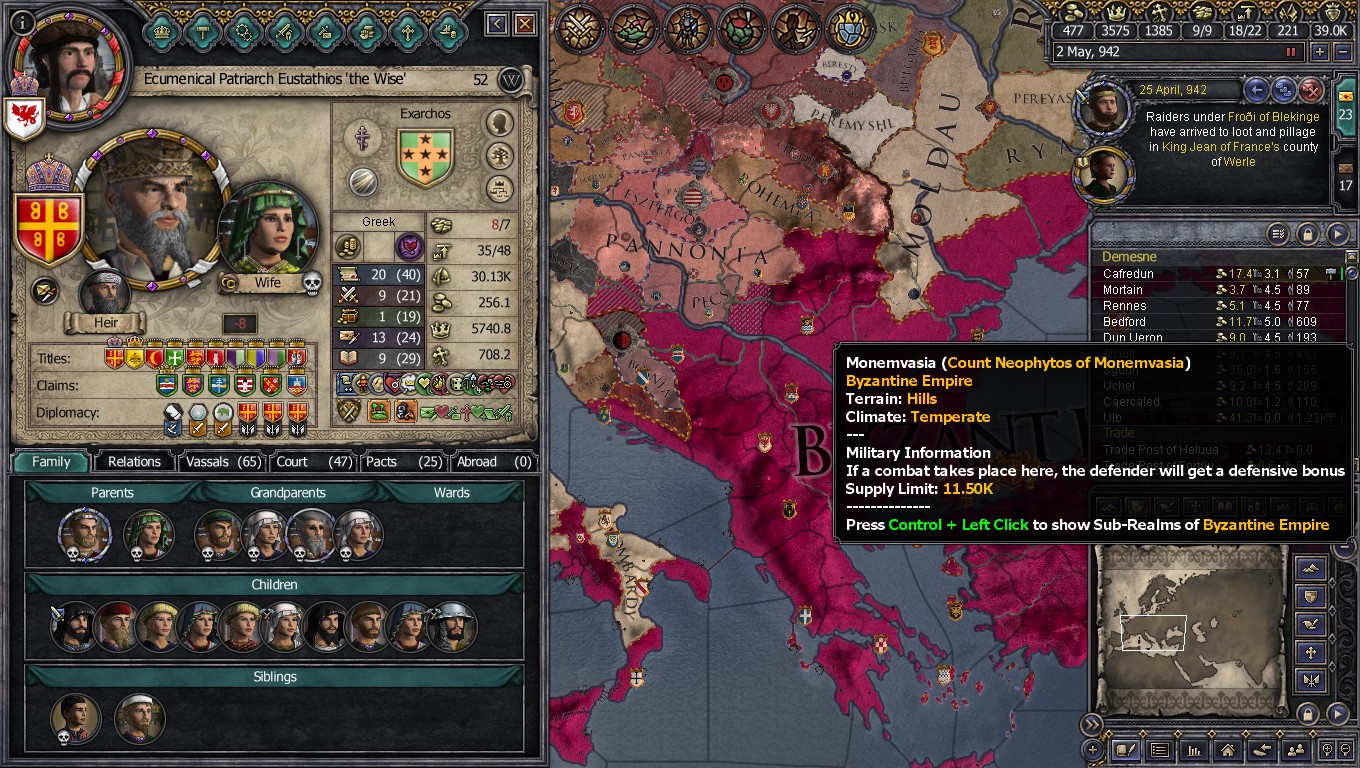Viewport: 1360px width, 768px height.
Task: Activate the religion cross map mode
Action: click(1311, 653)
